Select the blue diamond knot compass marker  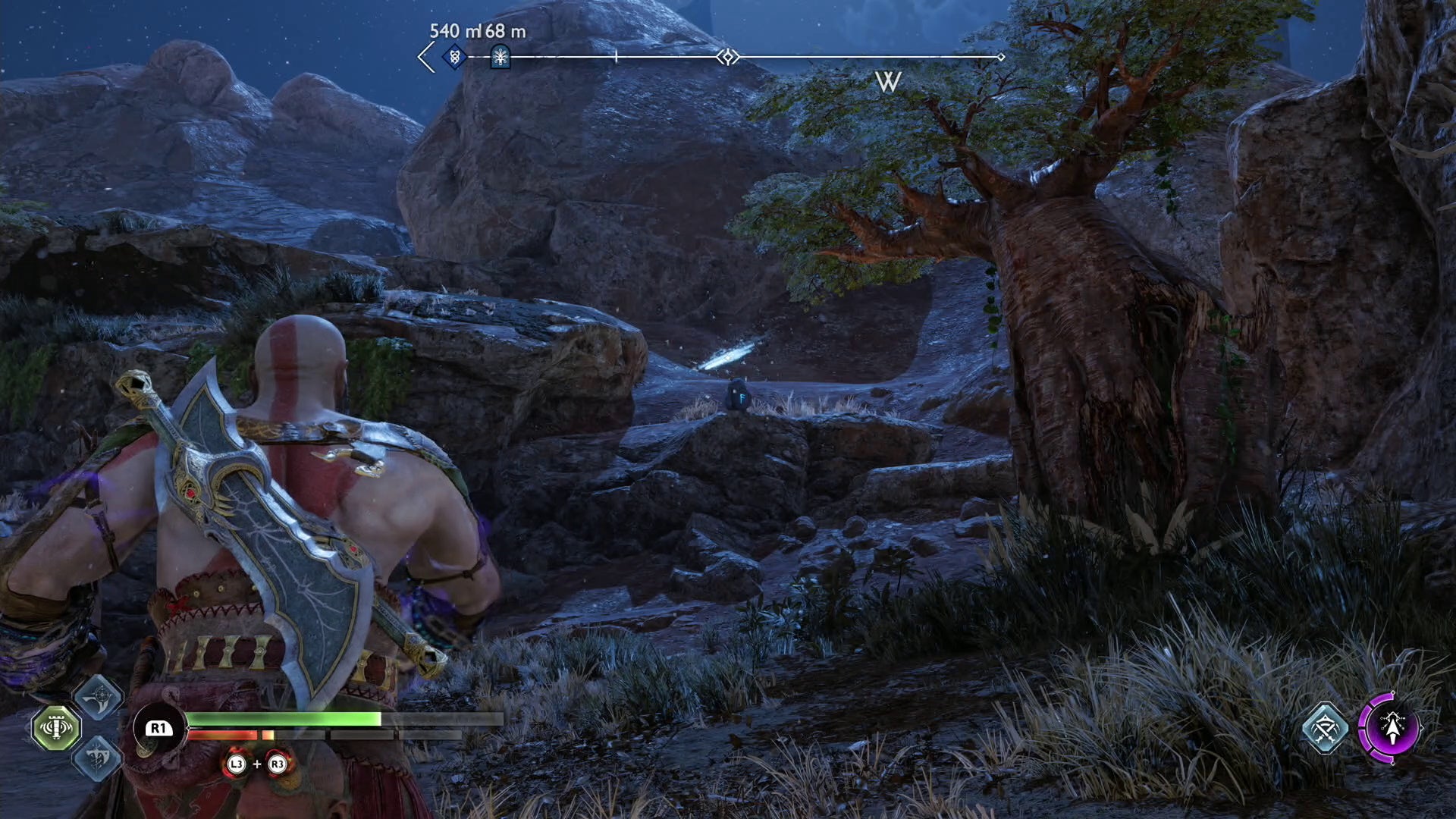coord(454,57)
